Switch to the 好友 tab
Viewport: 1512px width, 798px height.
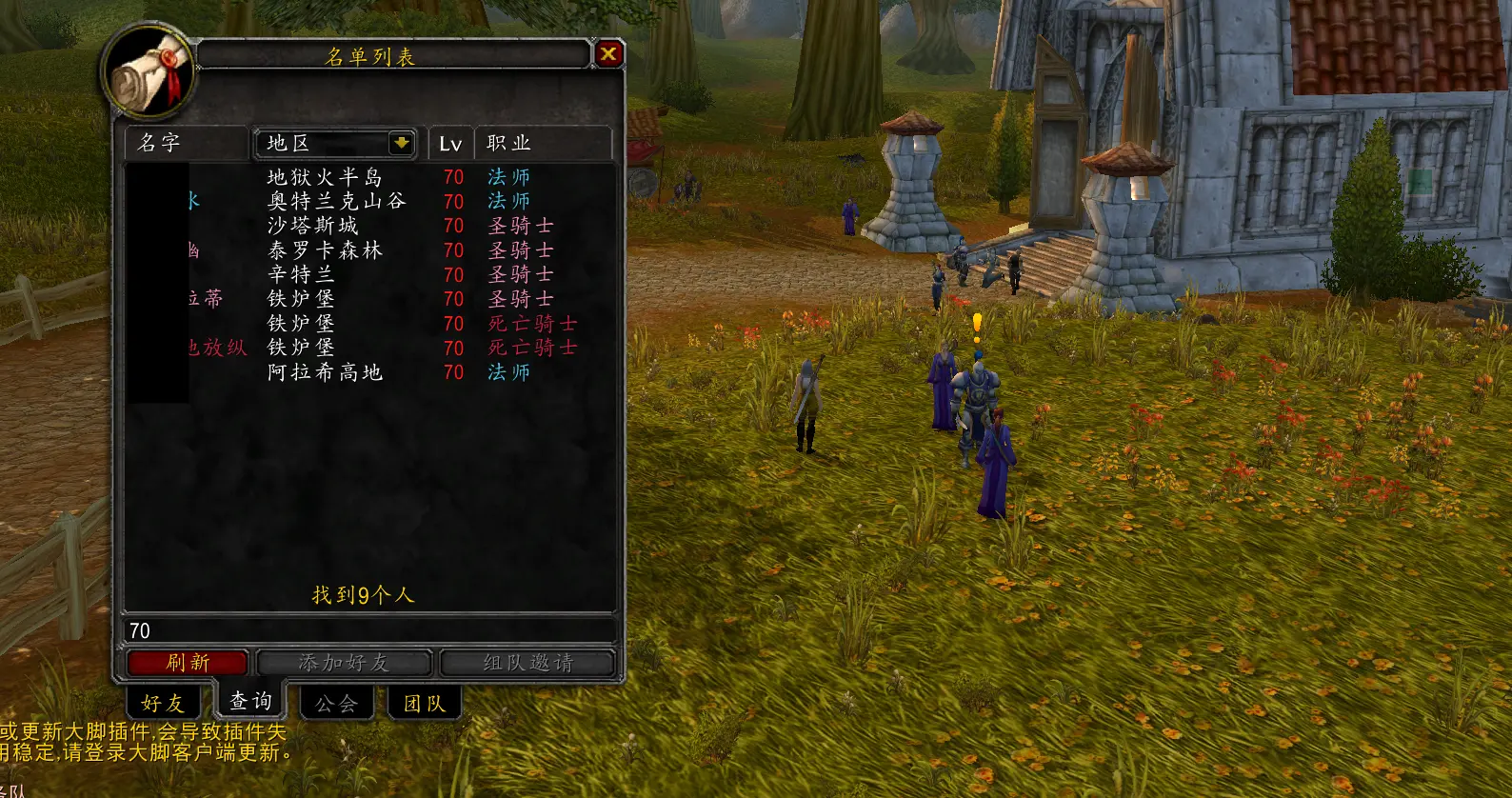tap(163, 703)
